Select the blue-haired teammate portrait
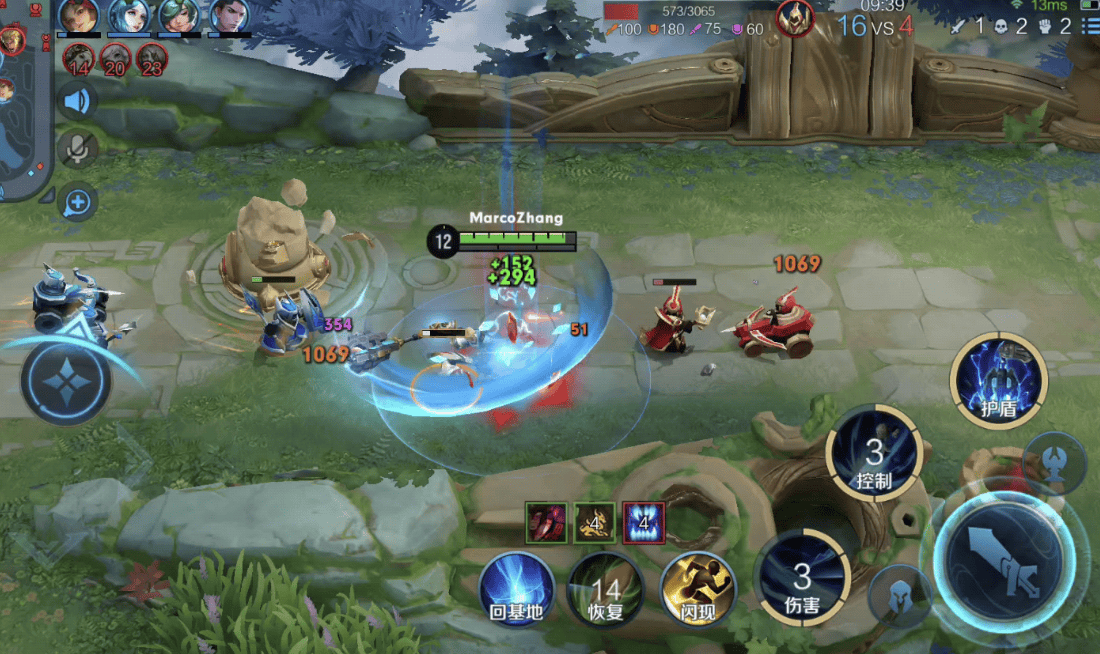Screen dimensions: 1100x654 click(x=128, y=16)
